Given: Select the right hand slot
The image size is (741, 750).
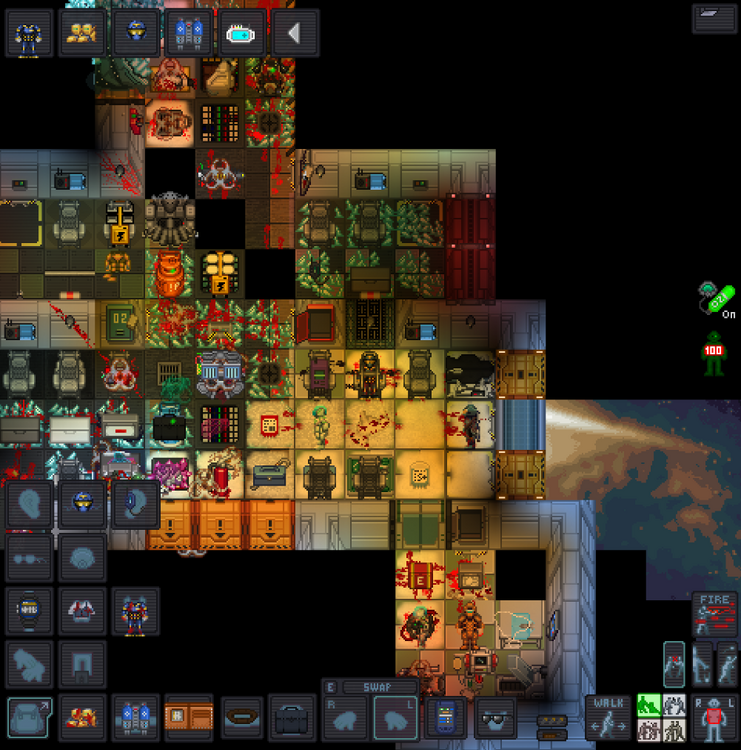Looking at the screenshot, I should pyautogui.click(x=346, y=717).
